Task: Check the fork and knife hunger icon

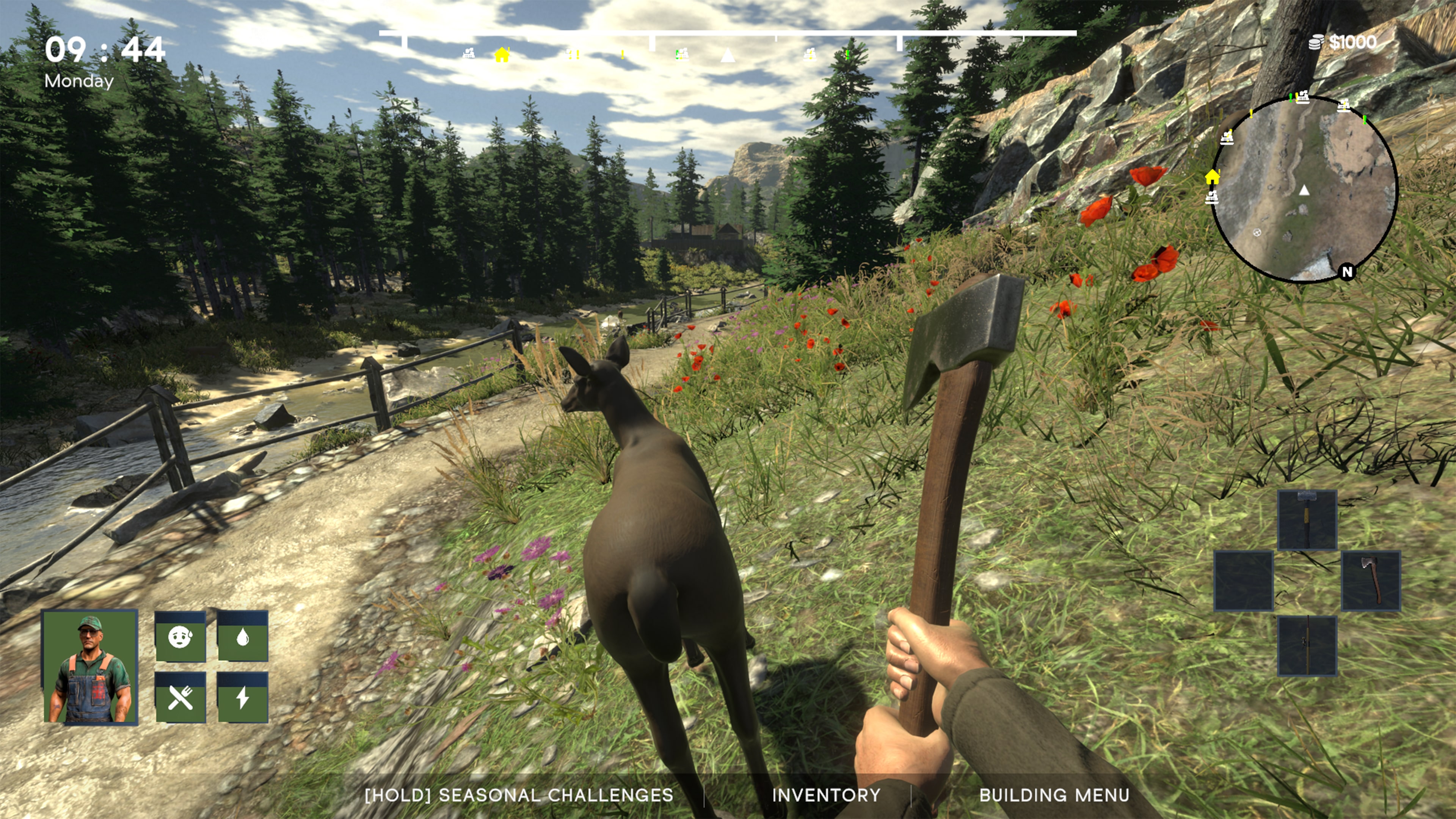Action: pos(180,698)
